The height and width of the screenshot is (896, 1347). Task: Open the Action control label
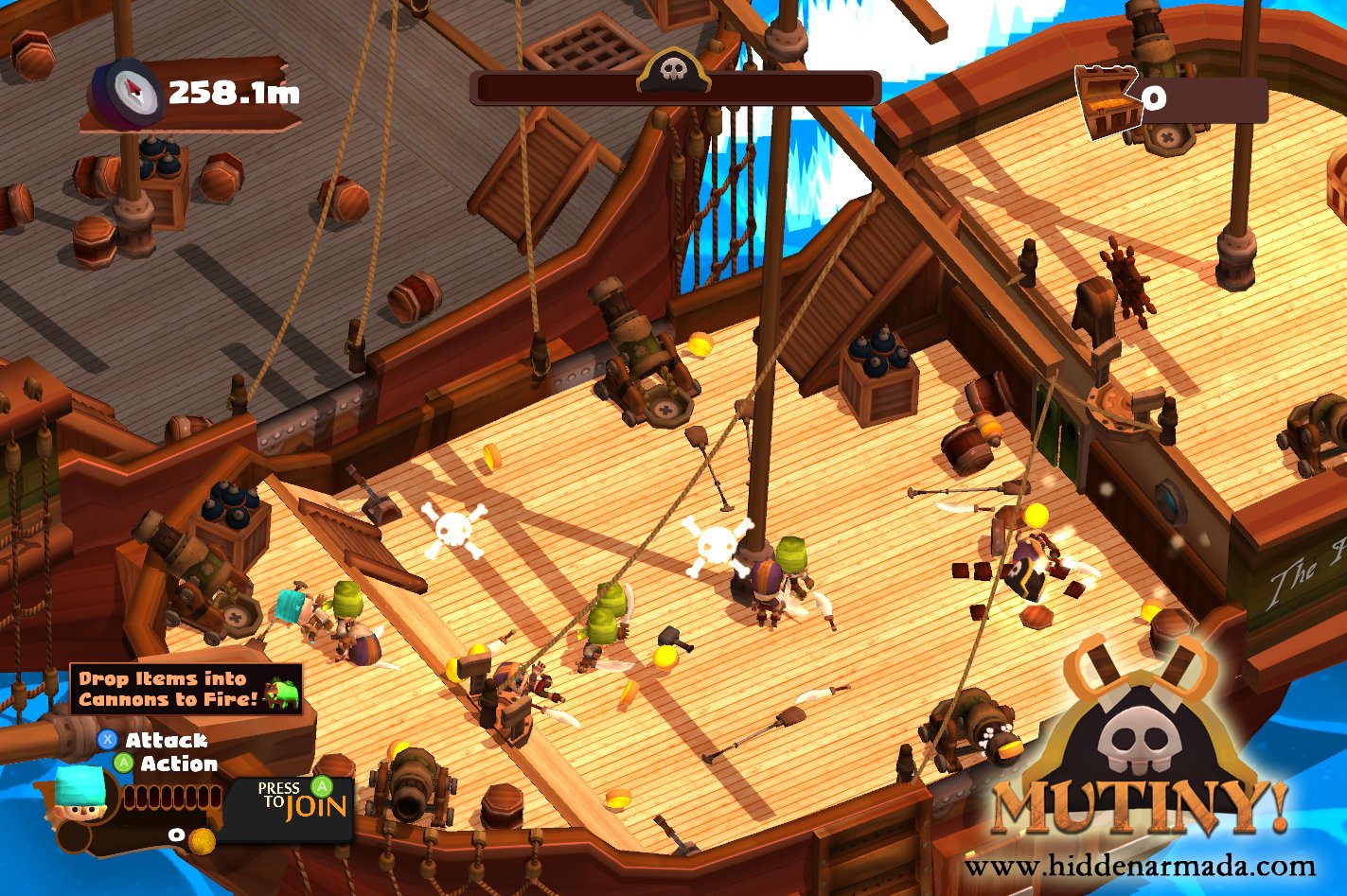[179, 764]
